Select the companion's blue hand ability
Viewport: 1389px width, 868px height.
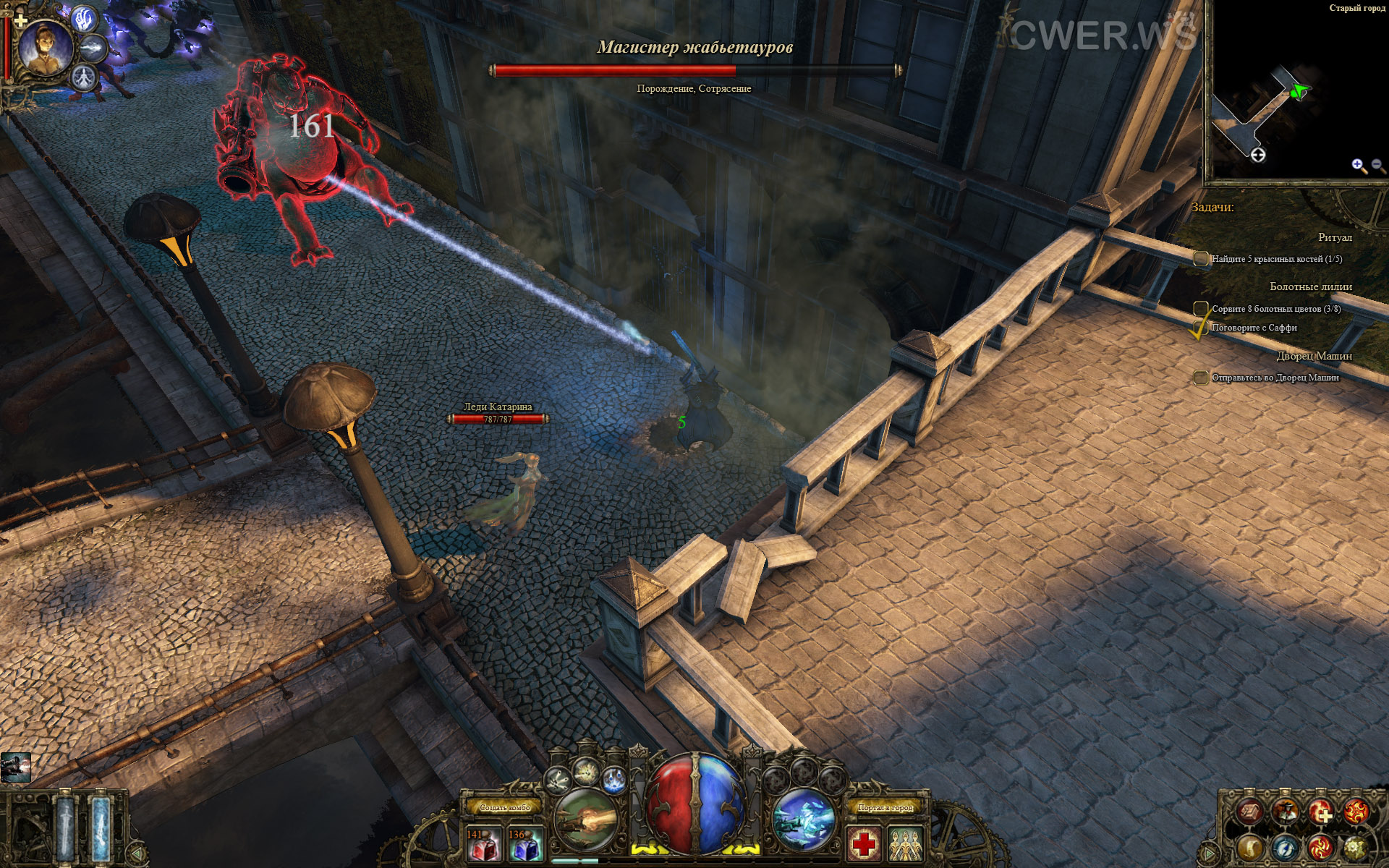86,19
